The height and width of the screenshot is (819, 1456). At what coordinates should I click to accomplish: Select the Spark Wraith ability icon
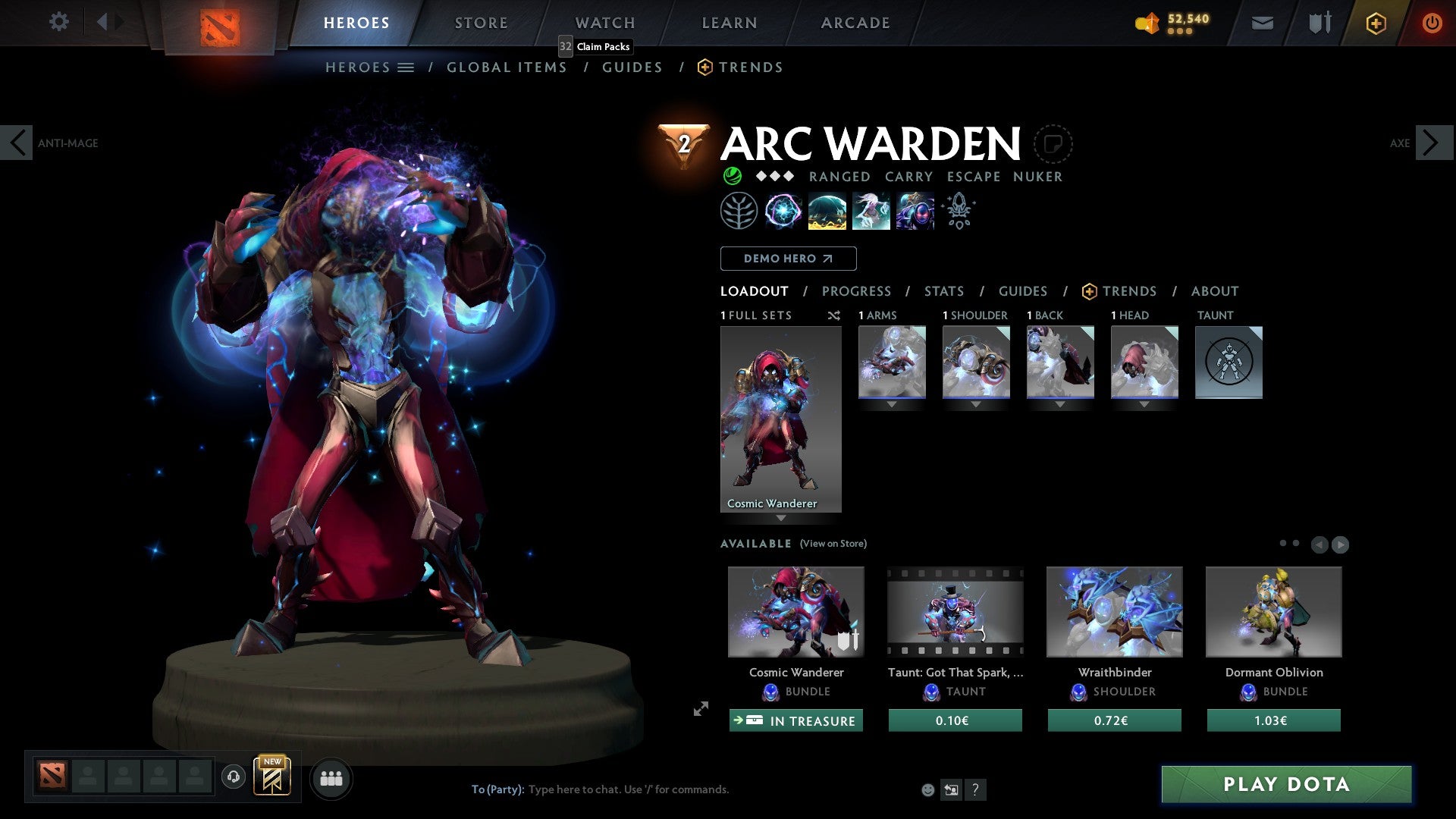(x=871, y=211)
